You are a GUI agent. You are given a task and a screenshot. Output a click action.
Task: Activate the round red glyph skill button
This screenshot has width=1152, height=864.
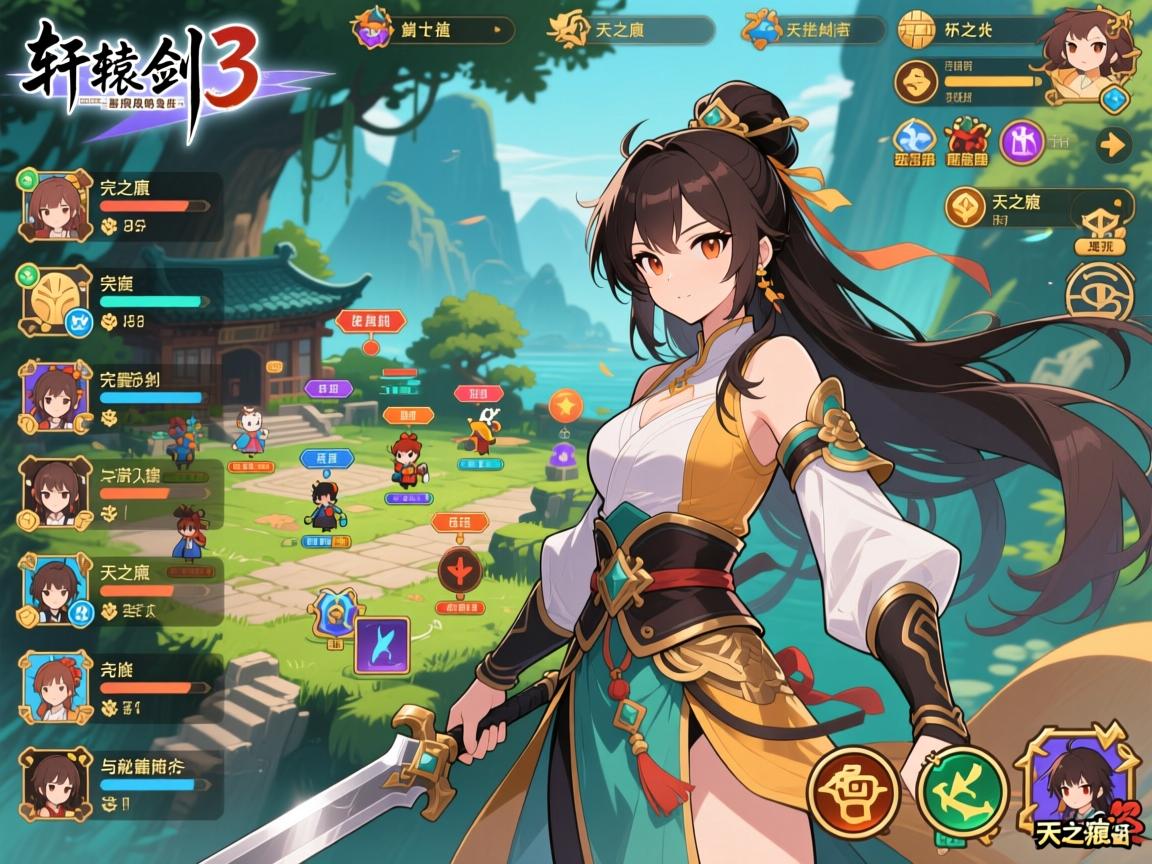853,792
